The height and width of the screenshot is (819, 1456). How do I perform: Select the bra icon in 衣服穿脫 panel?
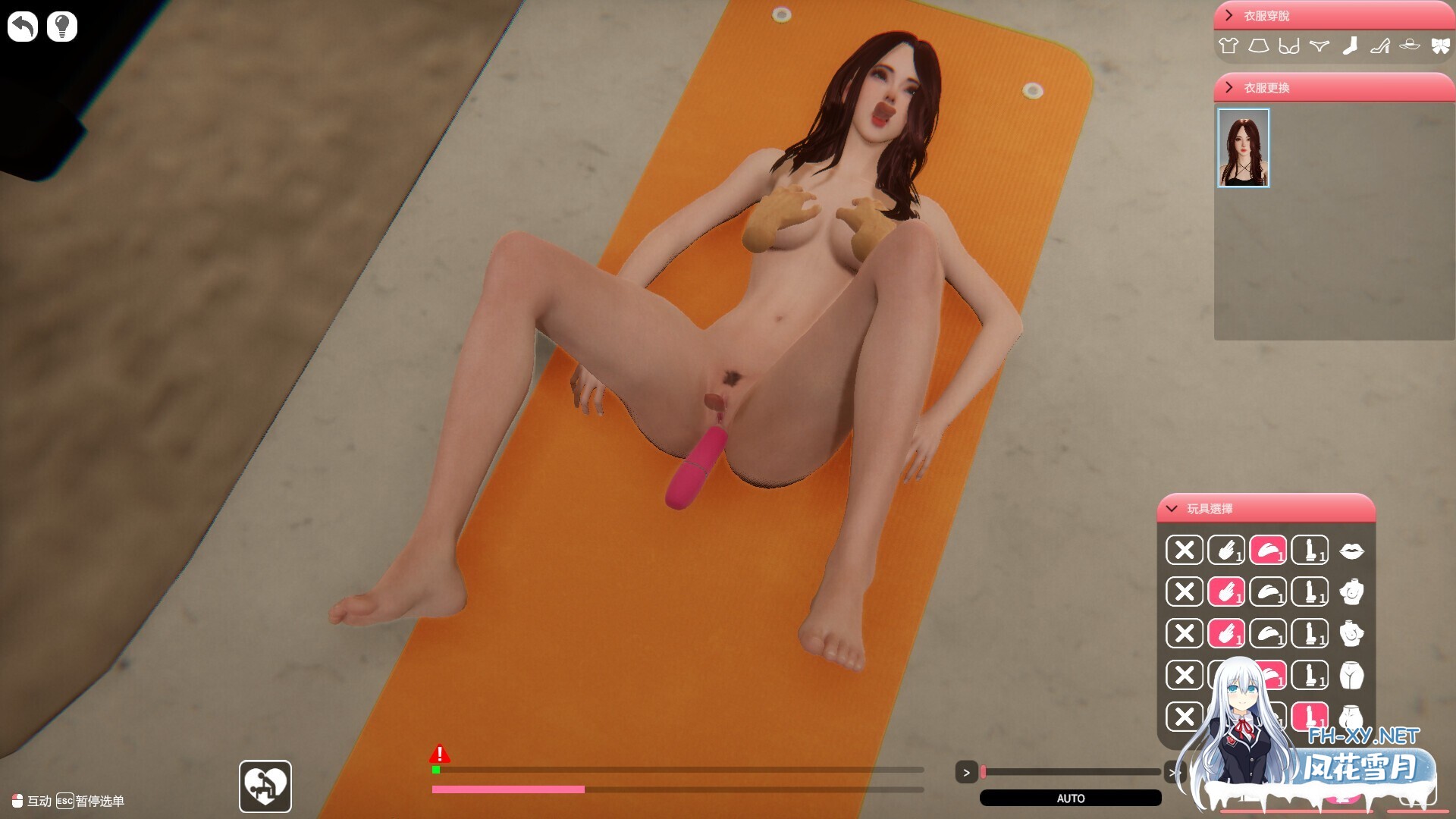point(1289,46)
